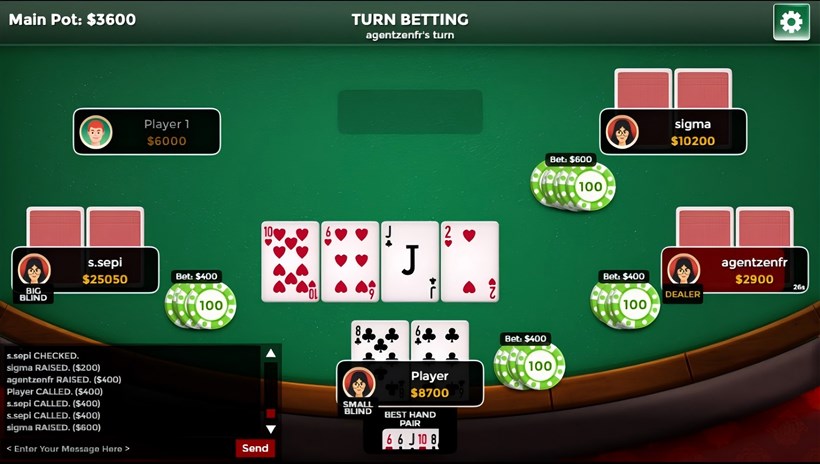Select s.sepi's player panel

coord(86,270)
